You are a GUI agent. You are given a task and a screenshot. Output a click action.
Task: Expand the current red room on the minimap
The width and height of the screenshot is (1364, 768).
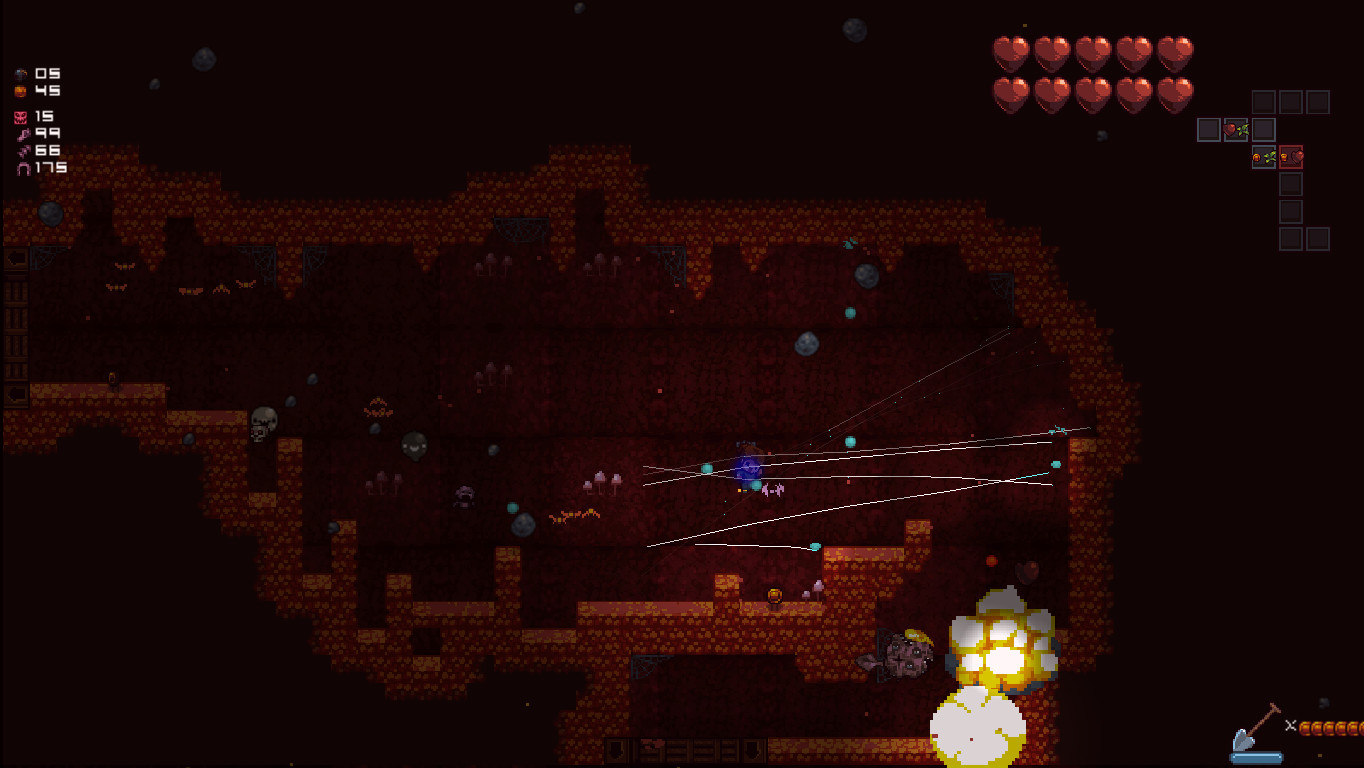coord(1291,157)
